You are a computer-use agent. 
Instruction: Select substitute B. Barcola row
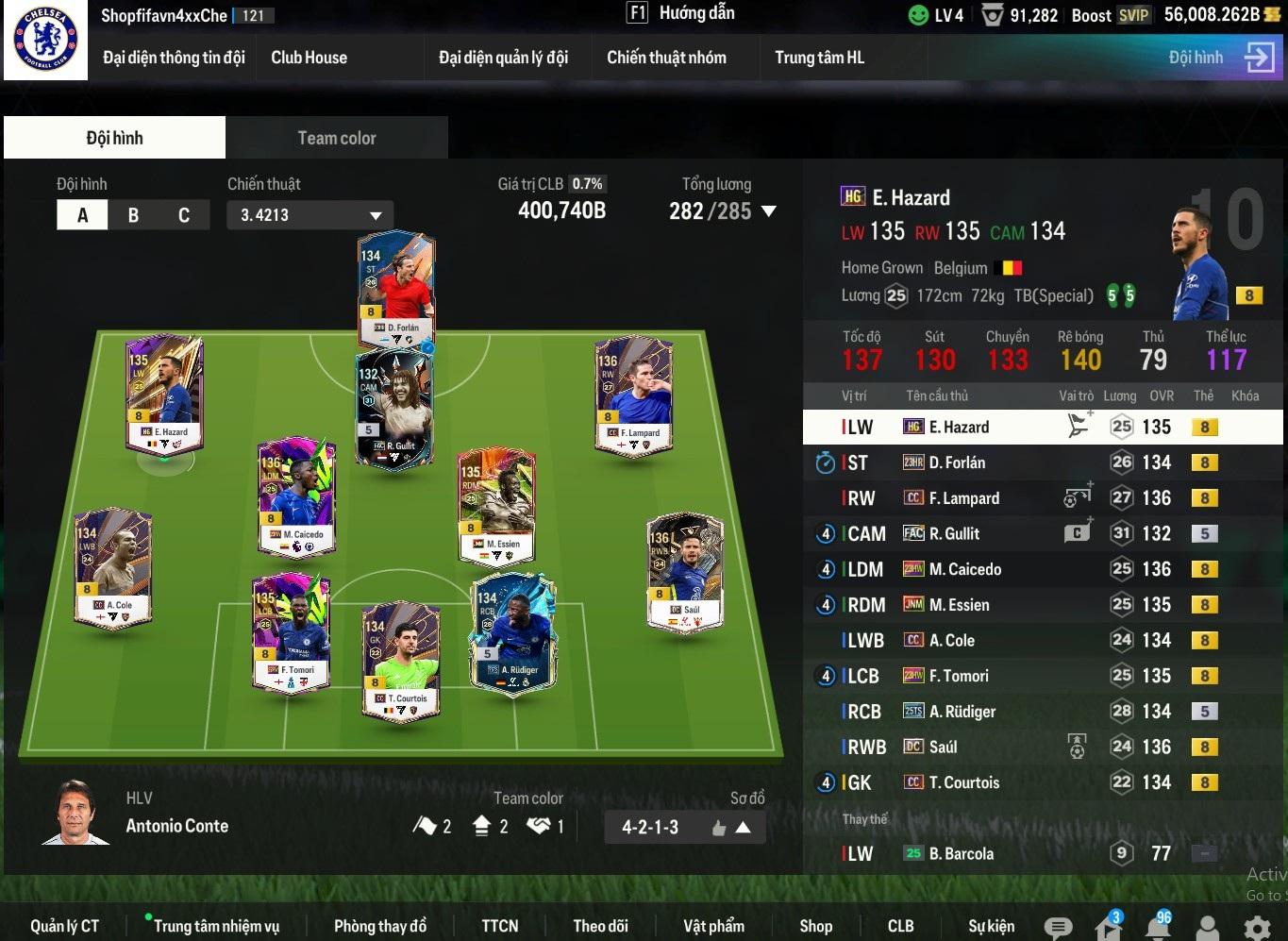pyautogui.click(x=1038, y=854)
